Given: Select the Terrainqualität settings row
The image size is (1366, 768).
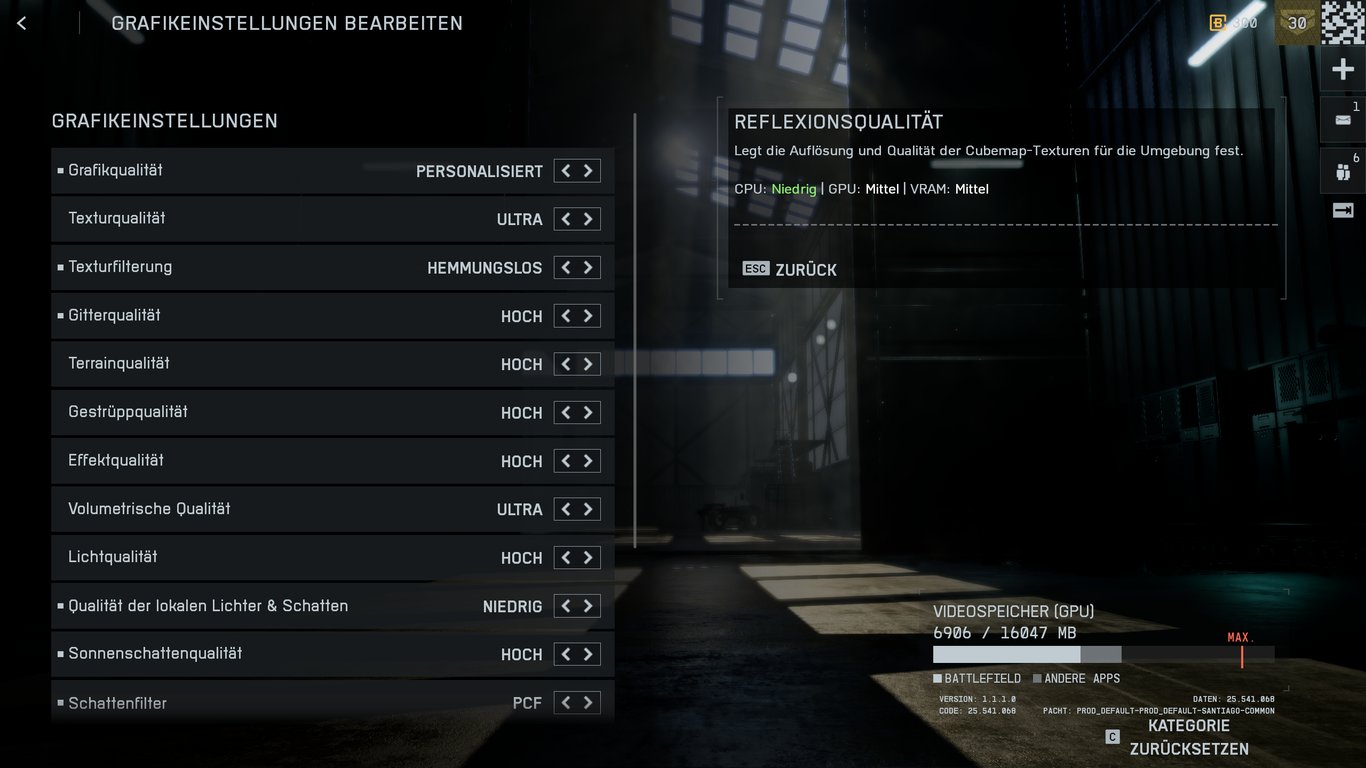Looking at the screenshot, I should pyautogui.click(x=300, y=363).
